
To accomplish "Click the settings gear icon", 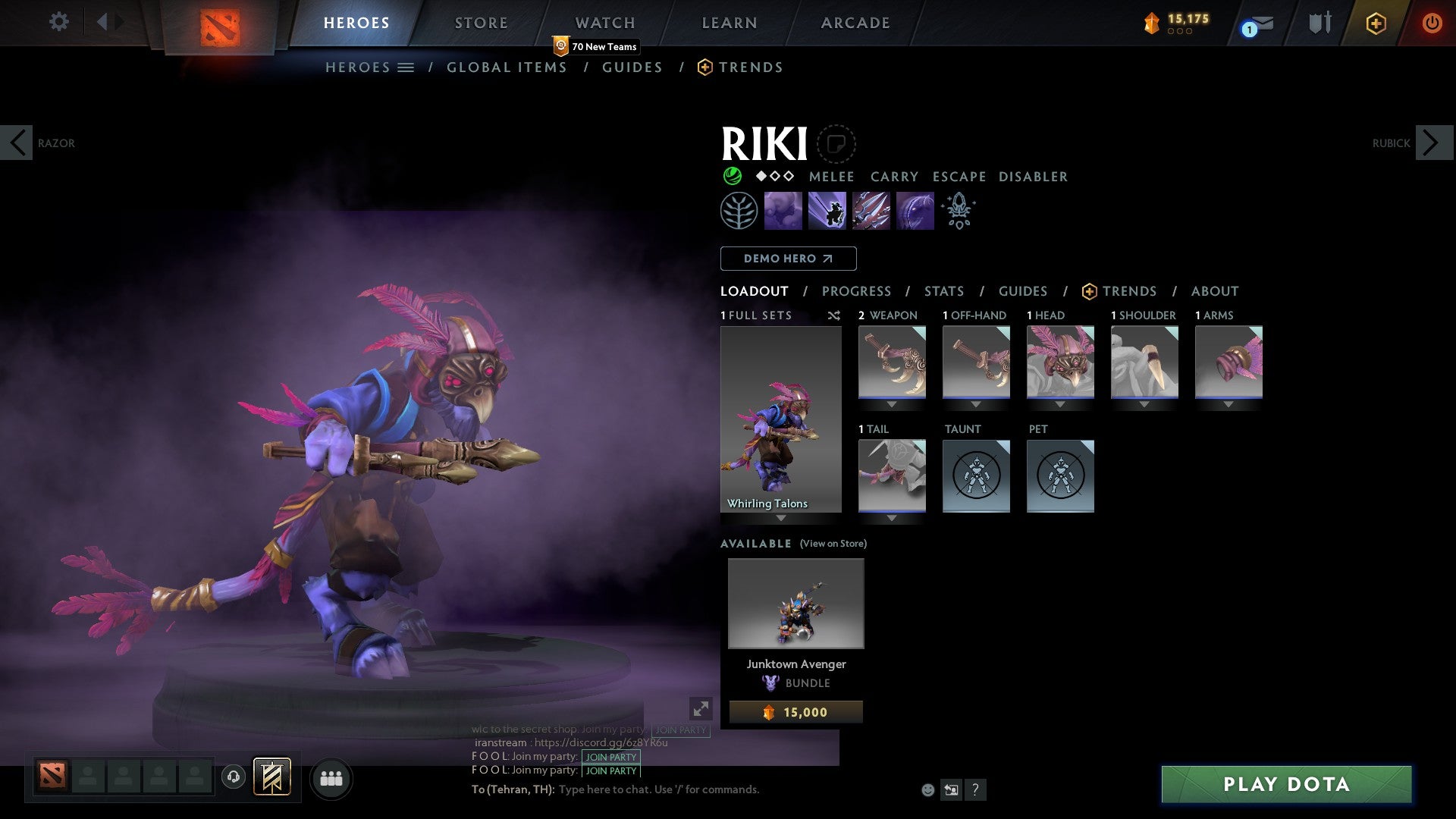I will click(58, 22).
